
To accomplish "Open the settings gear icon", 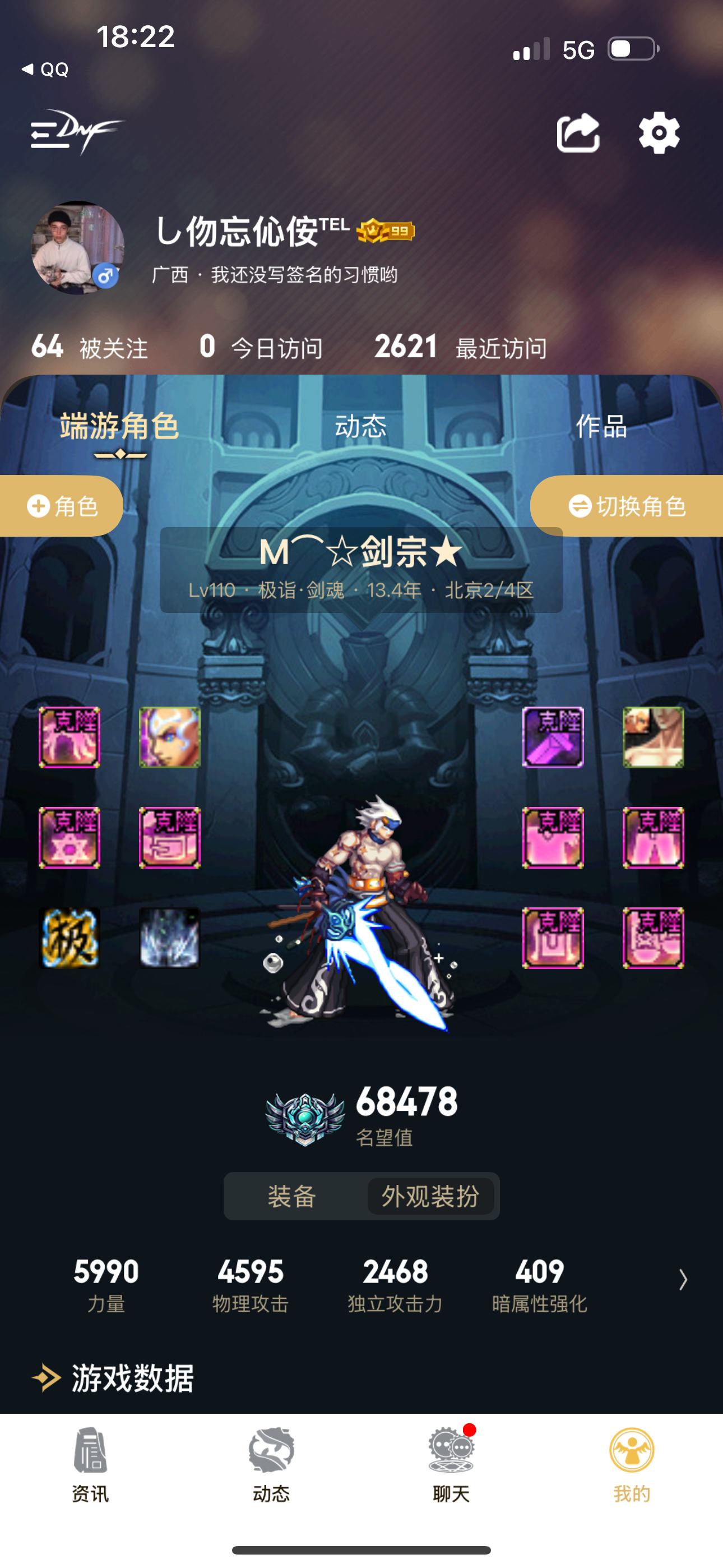I will [x=659, y=133].
